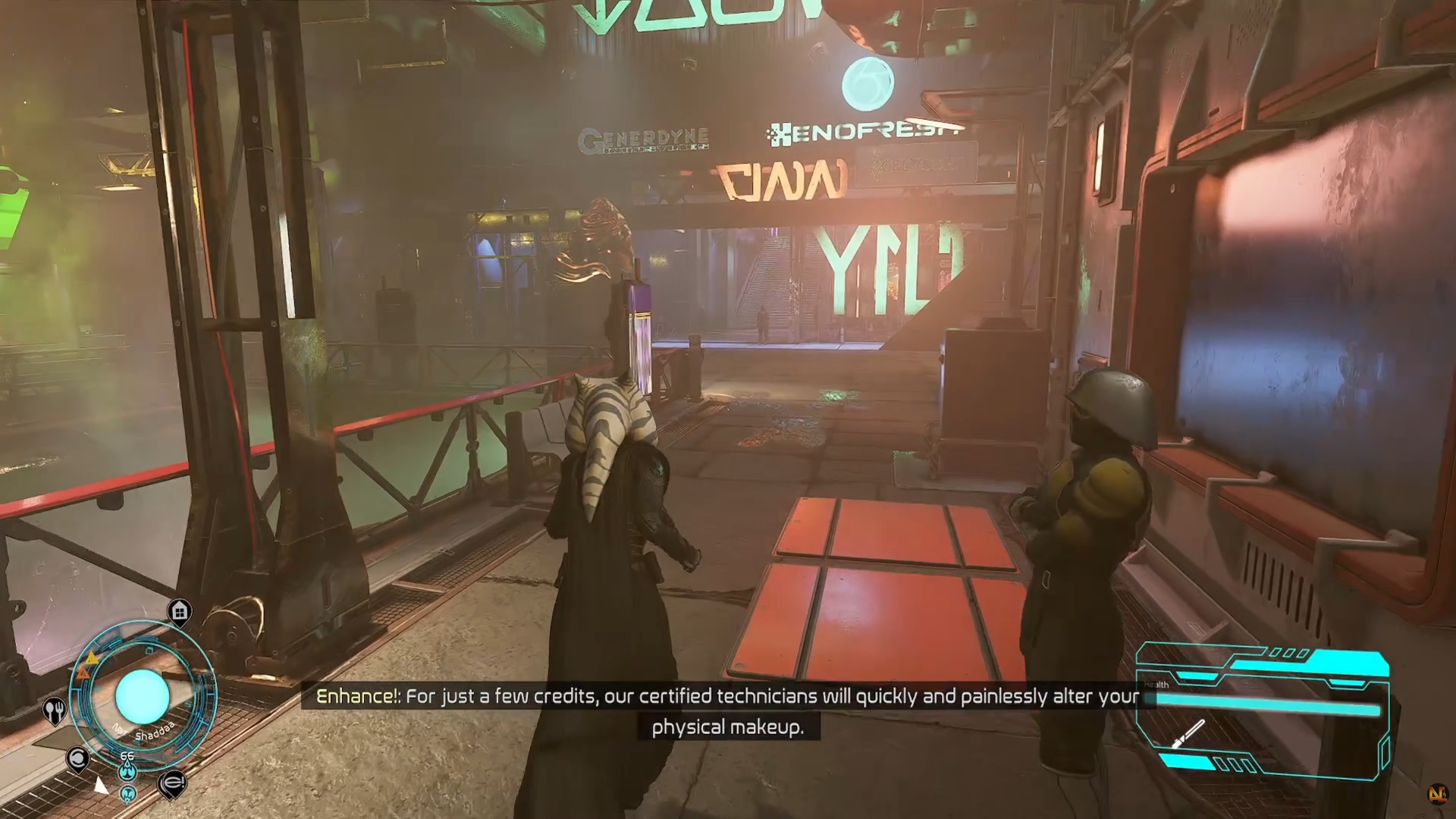This screenshot has height=819, width=1456.
Task: Open the circular Nar Shaddaa minimap
Action: (x=143, y=696)
